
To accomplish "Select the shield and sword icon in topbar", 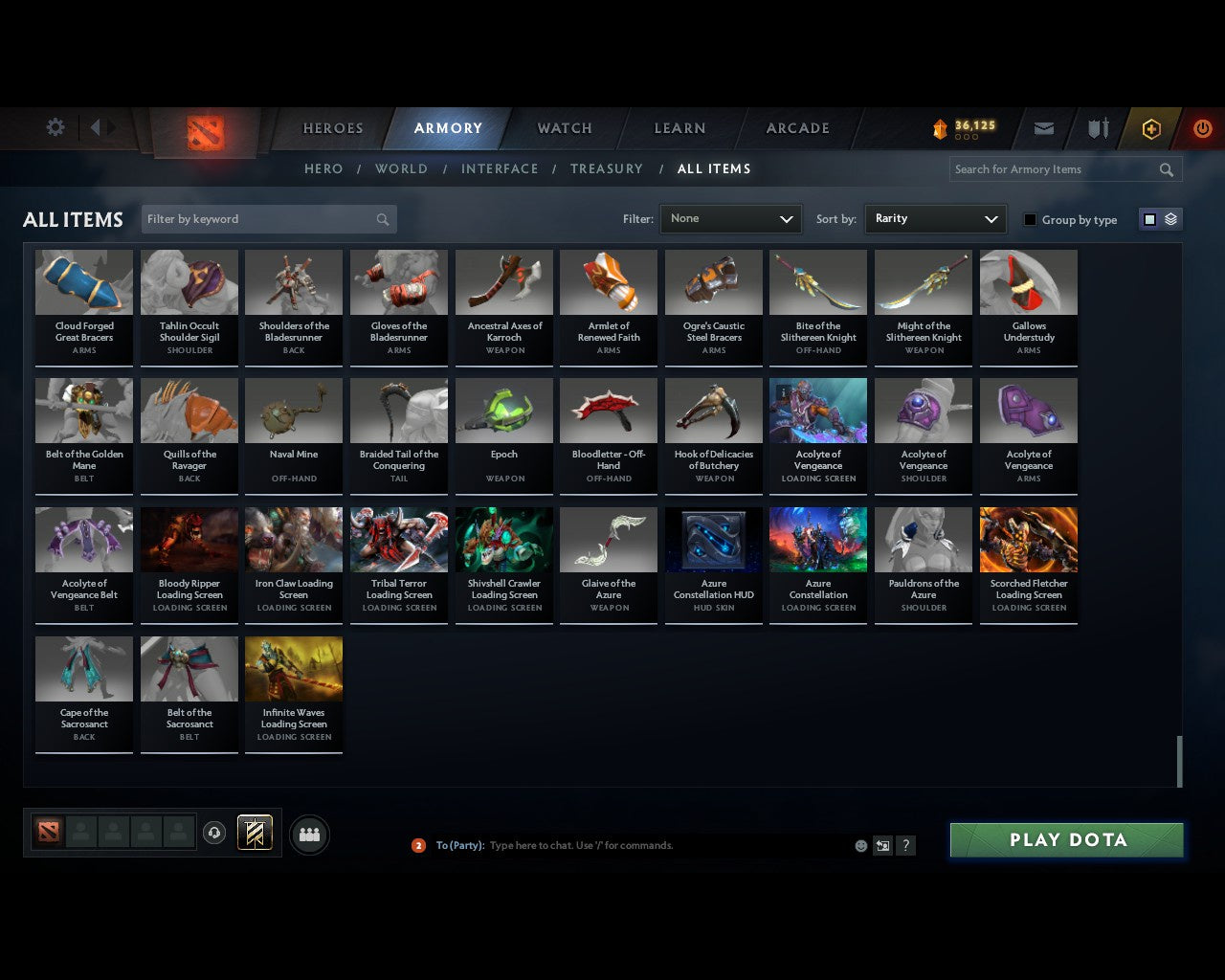I will (1097, 128).
